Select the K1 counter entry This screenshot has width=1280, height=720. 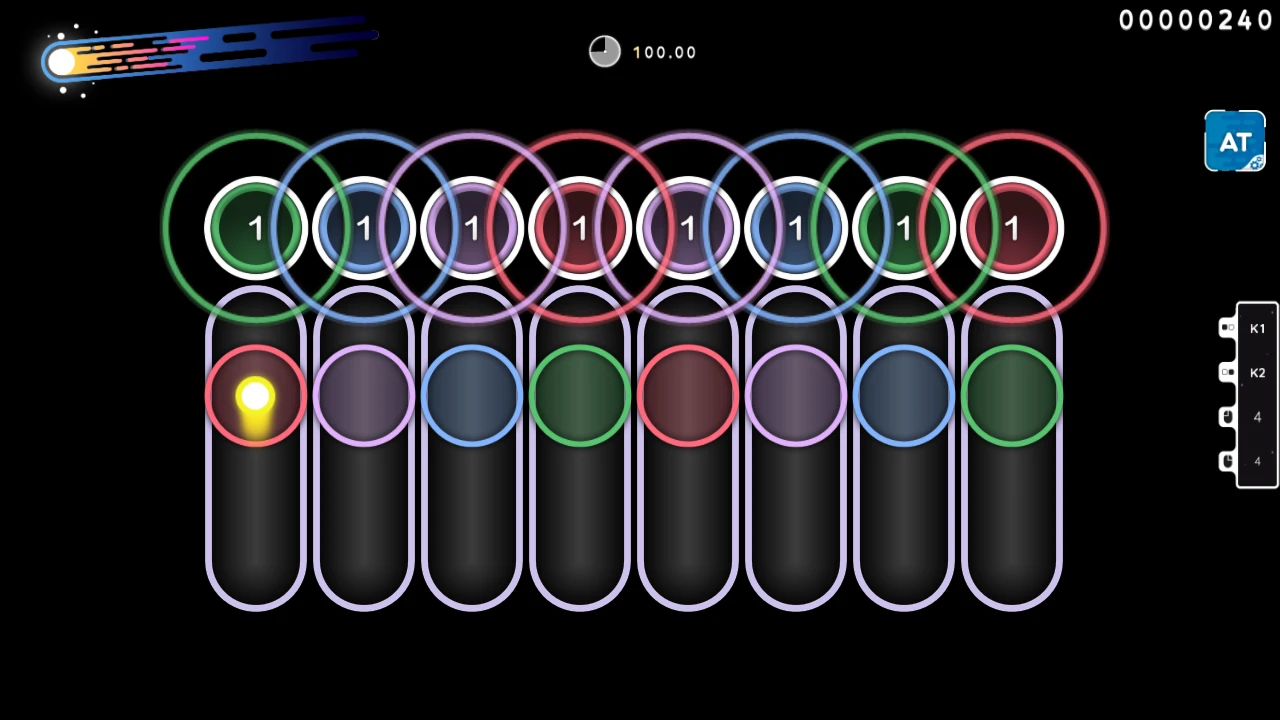click(1257, 328)
